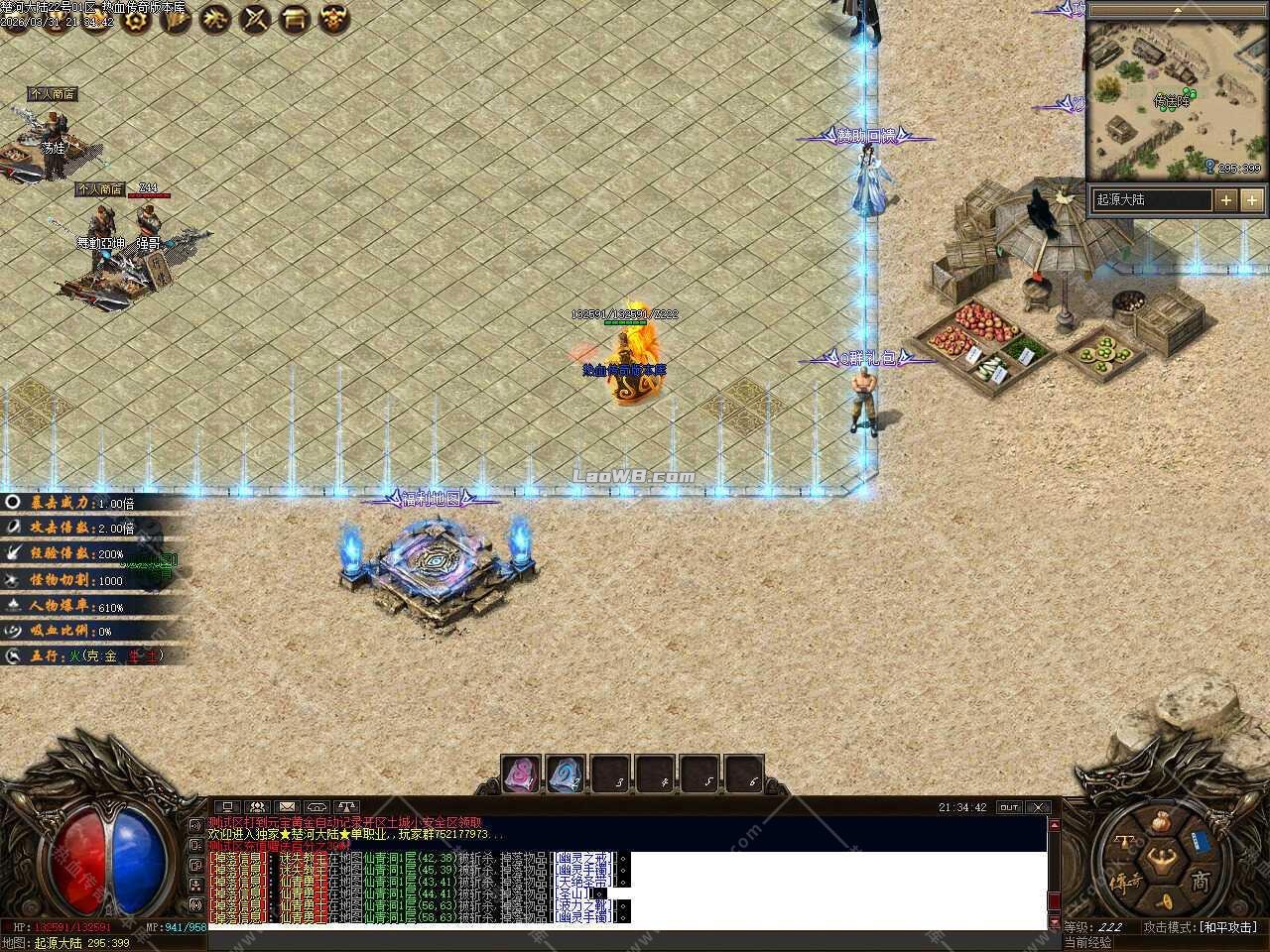1270x952 pixels.
Task: Click the rightmost plus button on the minimap panel
Action: click(x=1253, y=199)
